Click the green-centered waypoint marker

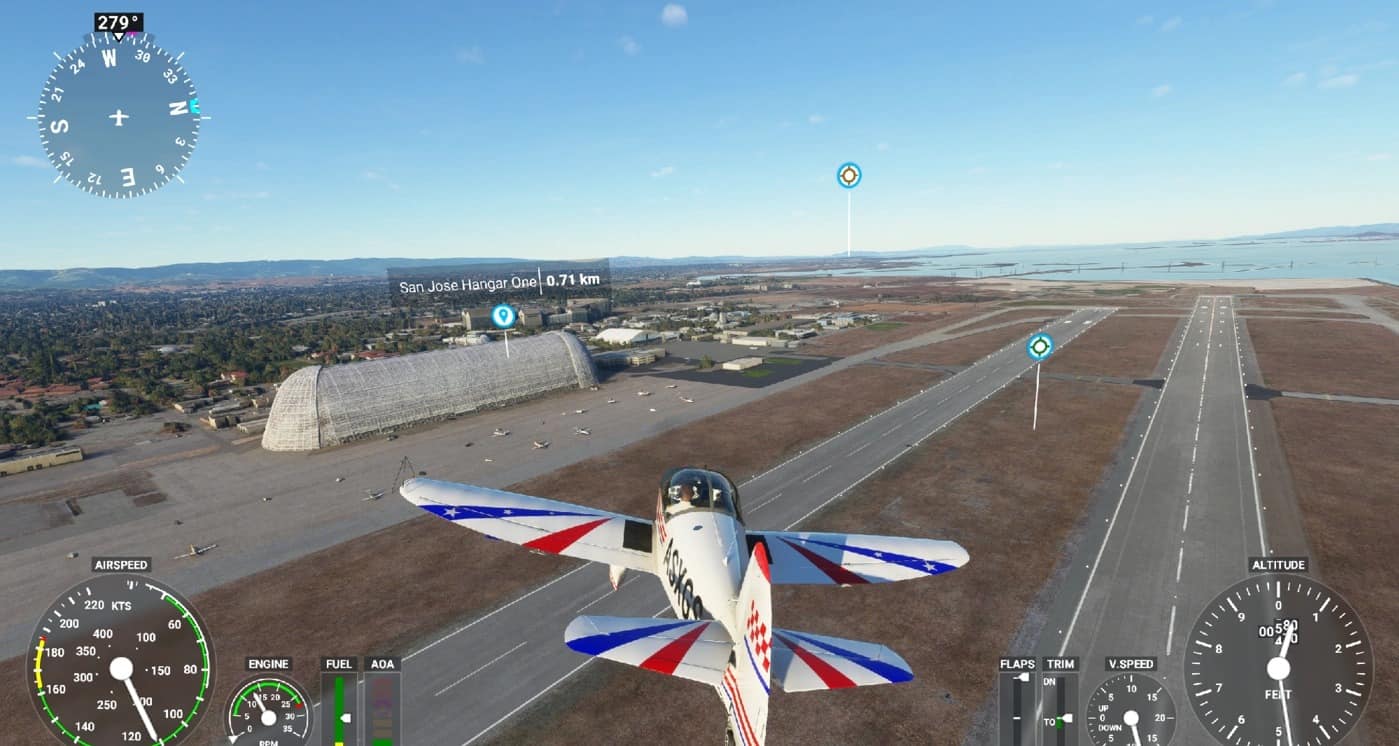(x=1040, y=346)
